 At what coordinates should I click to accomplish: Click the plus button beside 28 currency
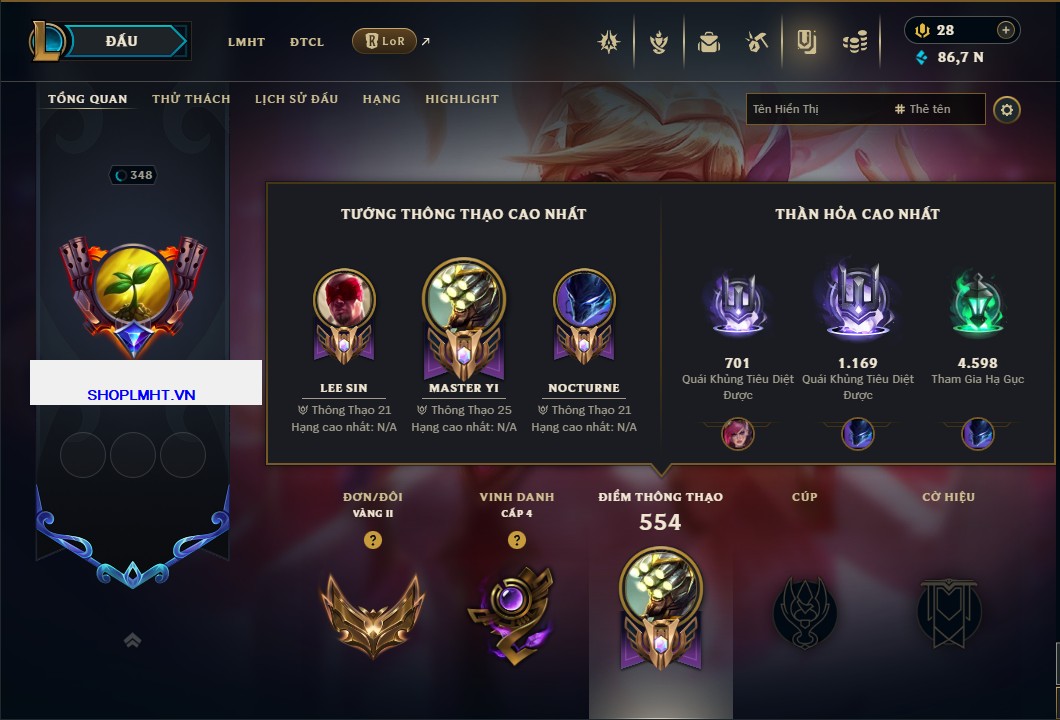(1006, 30)
